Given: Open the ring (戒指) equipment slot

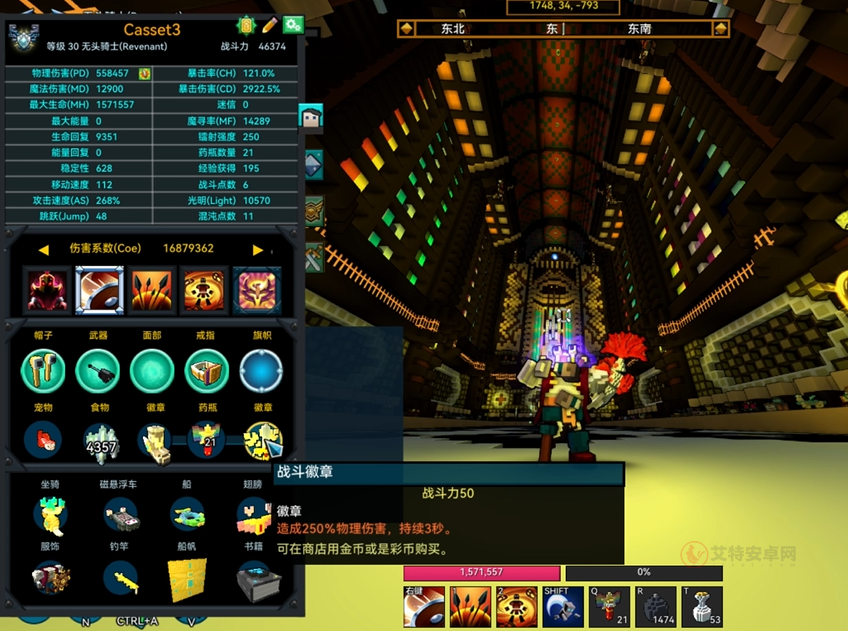Looking at the screenshot, I should pyautogui.click(x=207, y=372).
